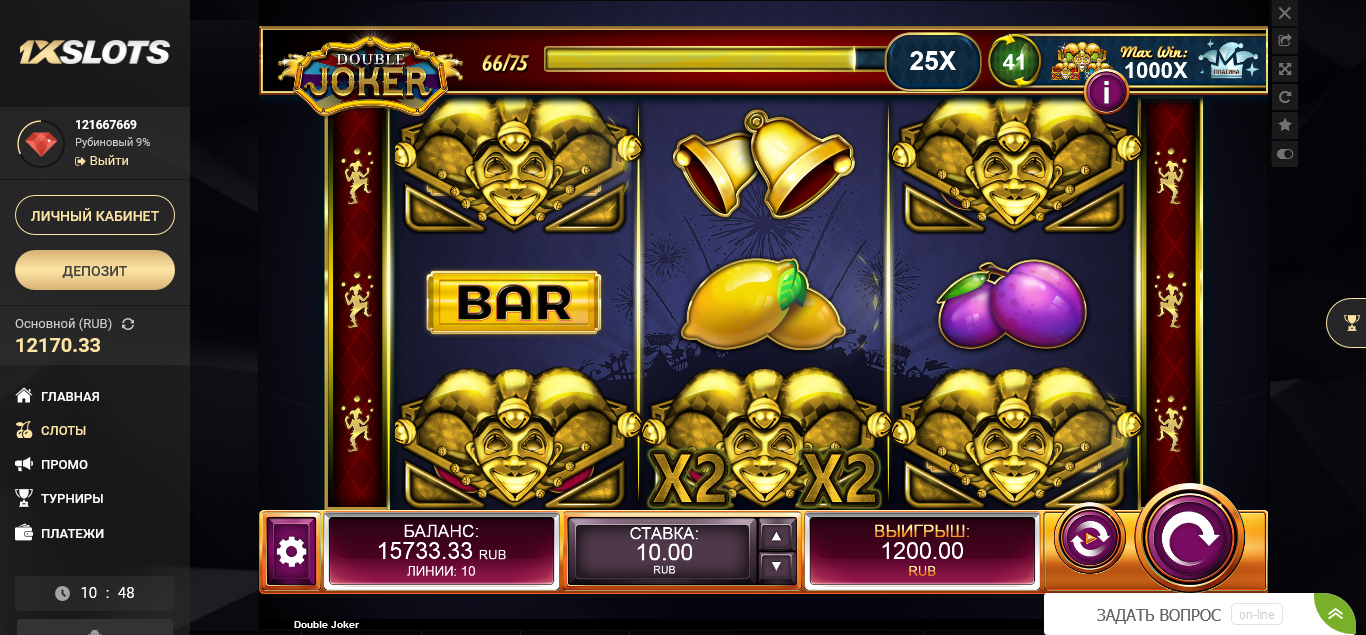1366x635 pixels.
Task: Open the slot settings gear
Action: click(x=291, y=551)
